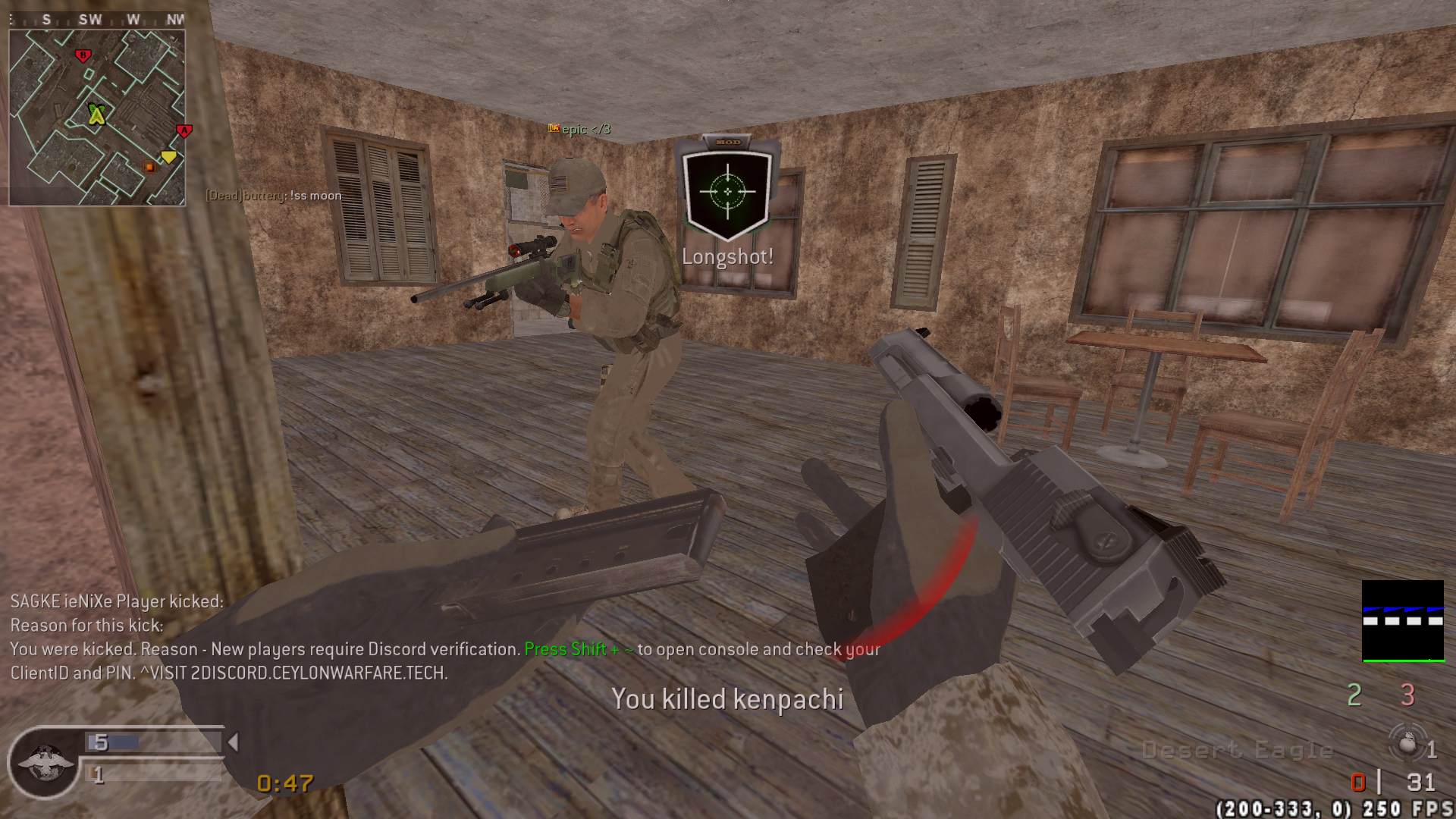Viewport: 1456px width, 819px height.
Task: Click the eagle team emblem
Action: pos(45,761)
